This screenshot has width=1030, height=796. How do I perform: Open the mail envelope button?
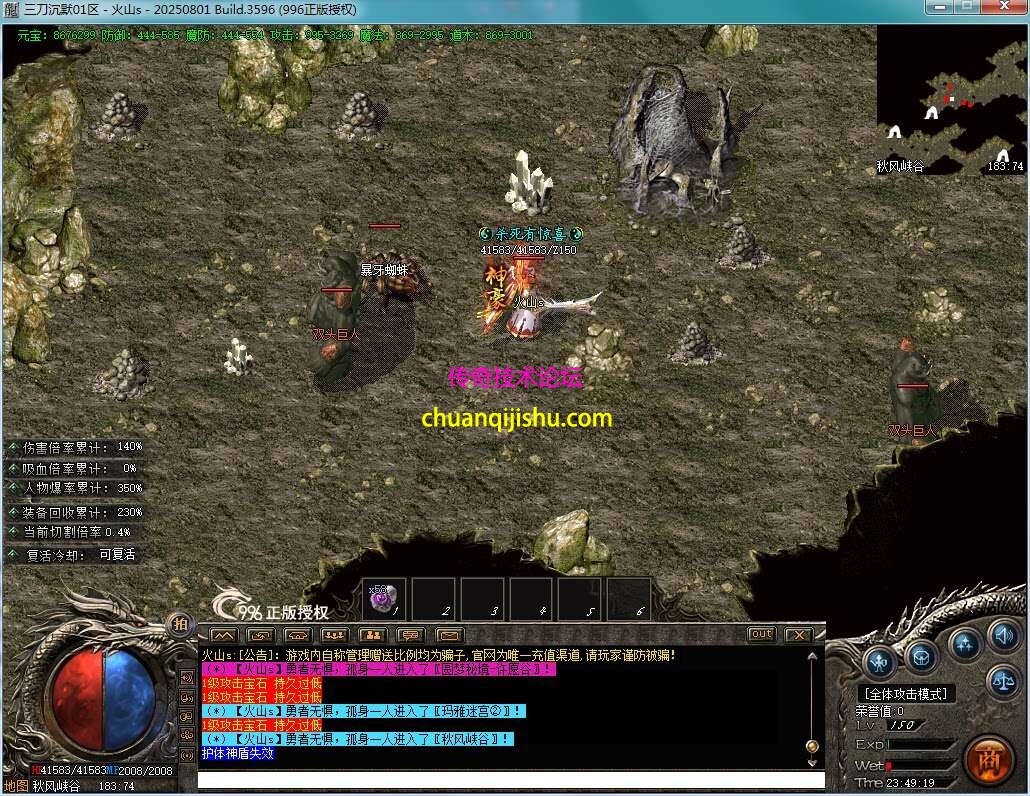449,635
